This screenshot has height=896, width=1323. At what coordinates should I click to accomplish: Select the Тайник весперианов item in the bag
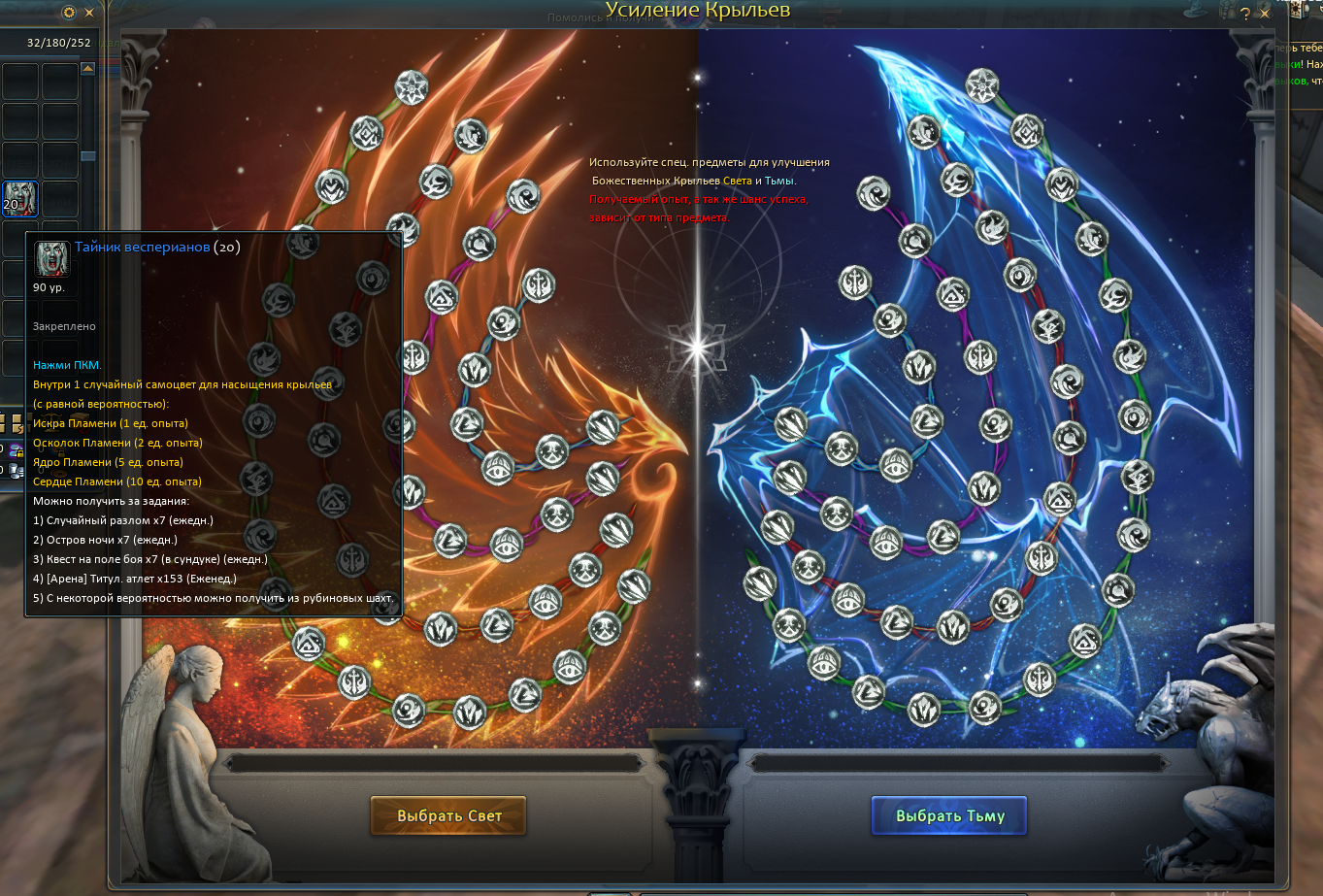20,198
